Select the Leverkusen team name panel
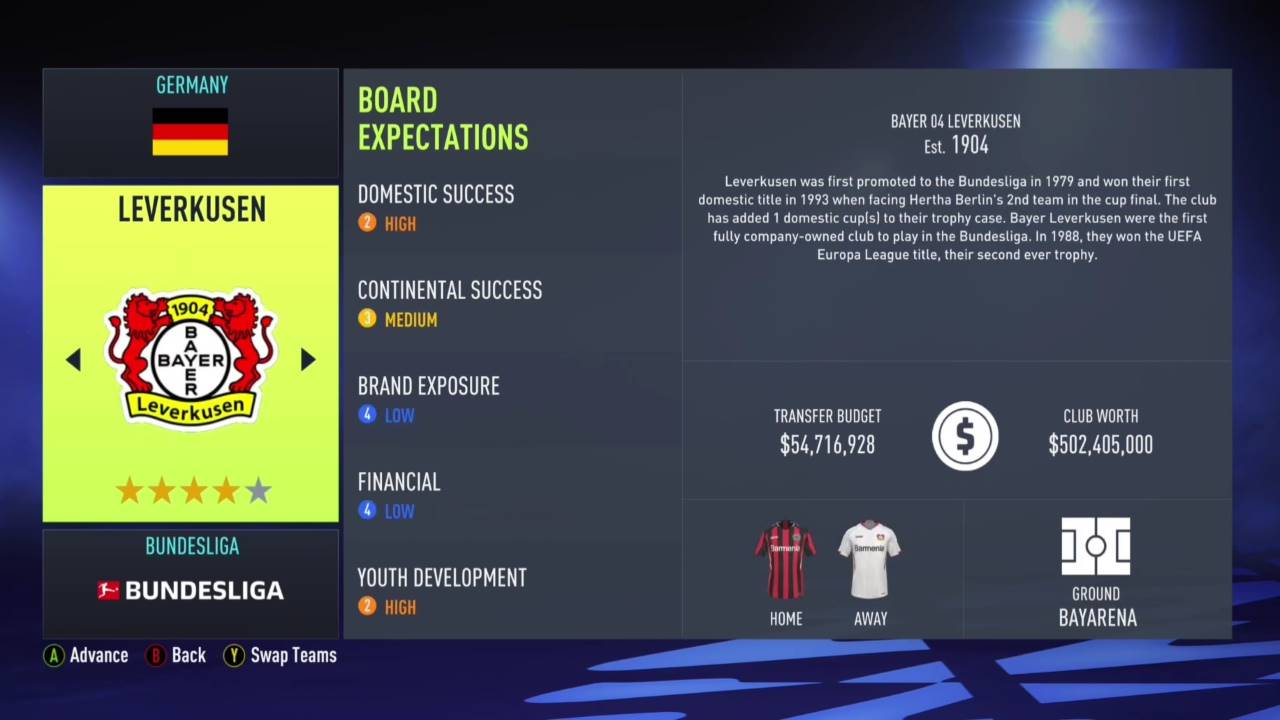Viewport: 1280px width, 720px height. click(190, 209)
